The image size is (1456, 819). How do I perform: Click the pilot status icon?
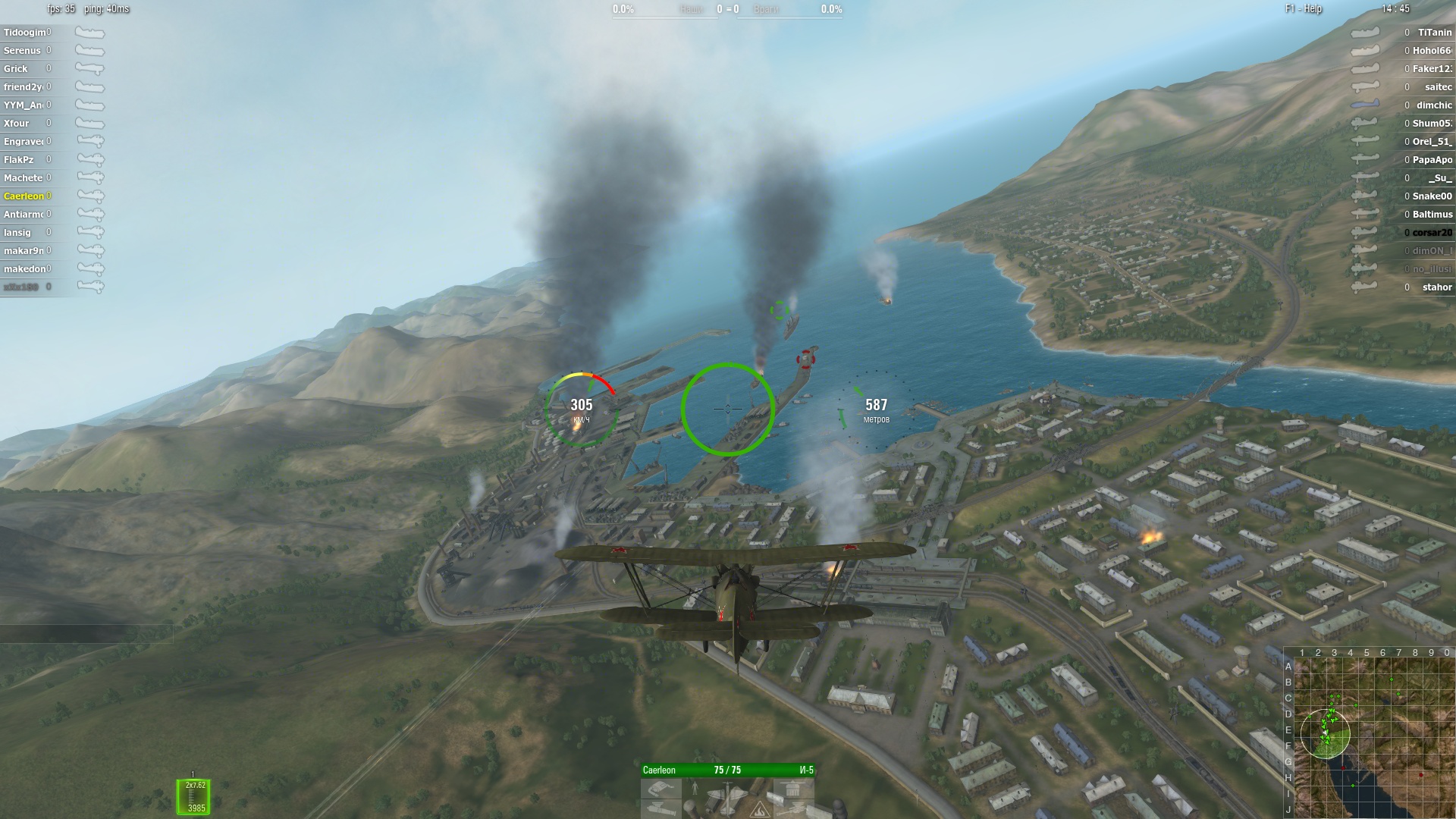pyautogui.click(x=695, y=789)
